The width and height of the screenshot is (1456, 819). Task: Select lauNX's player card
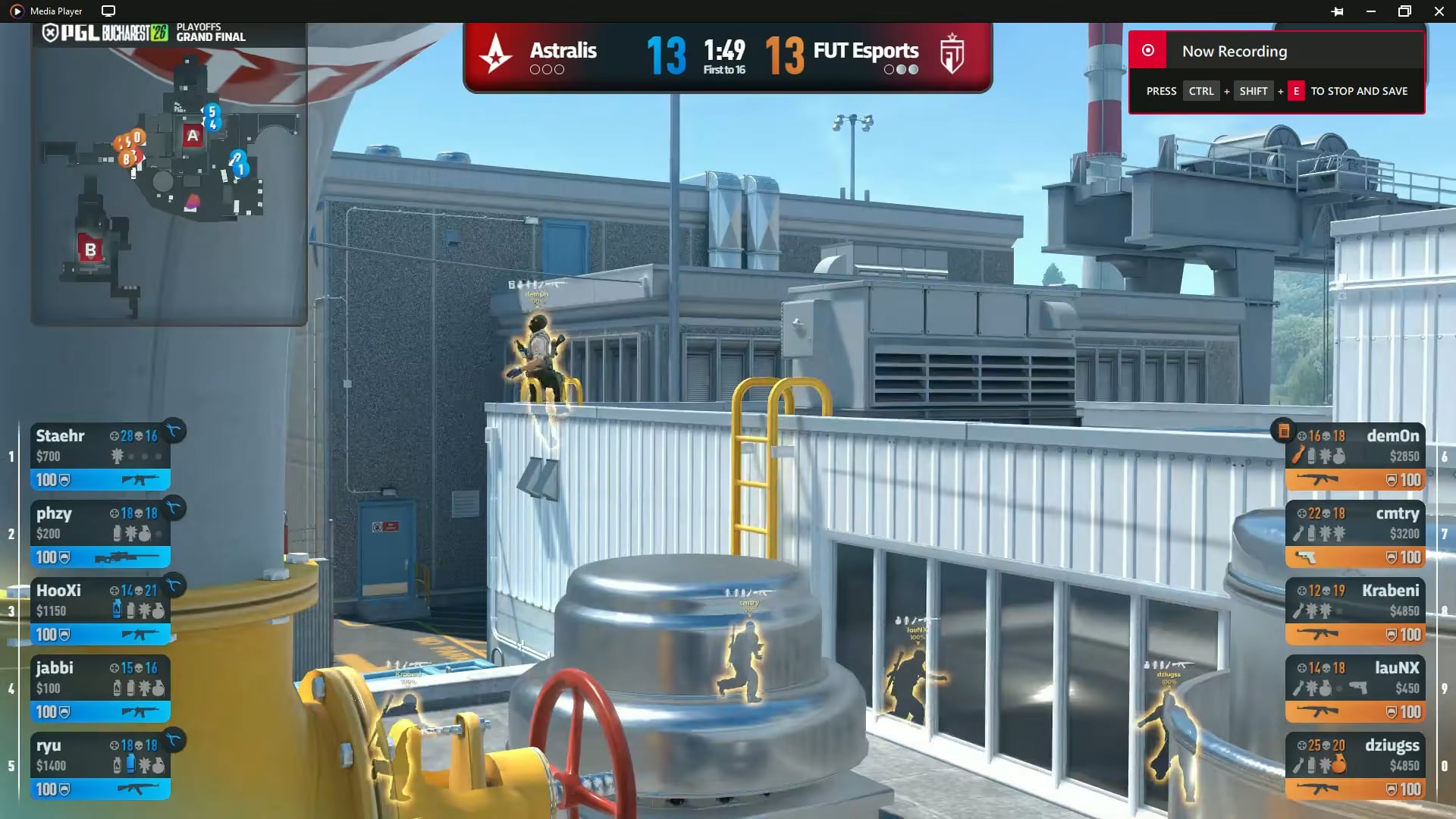[1355, 688]
